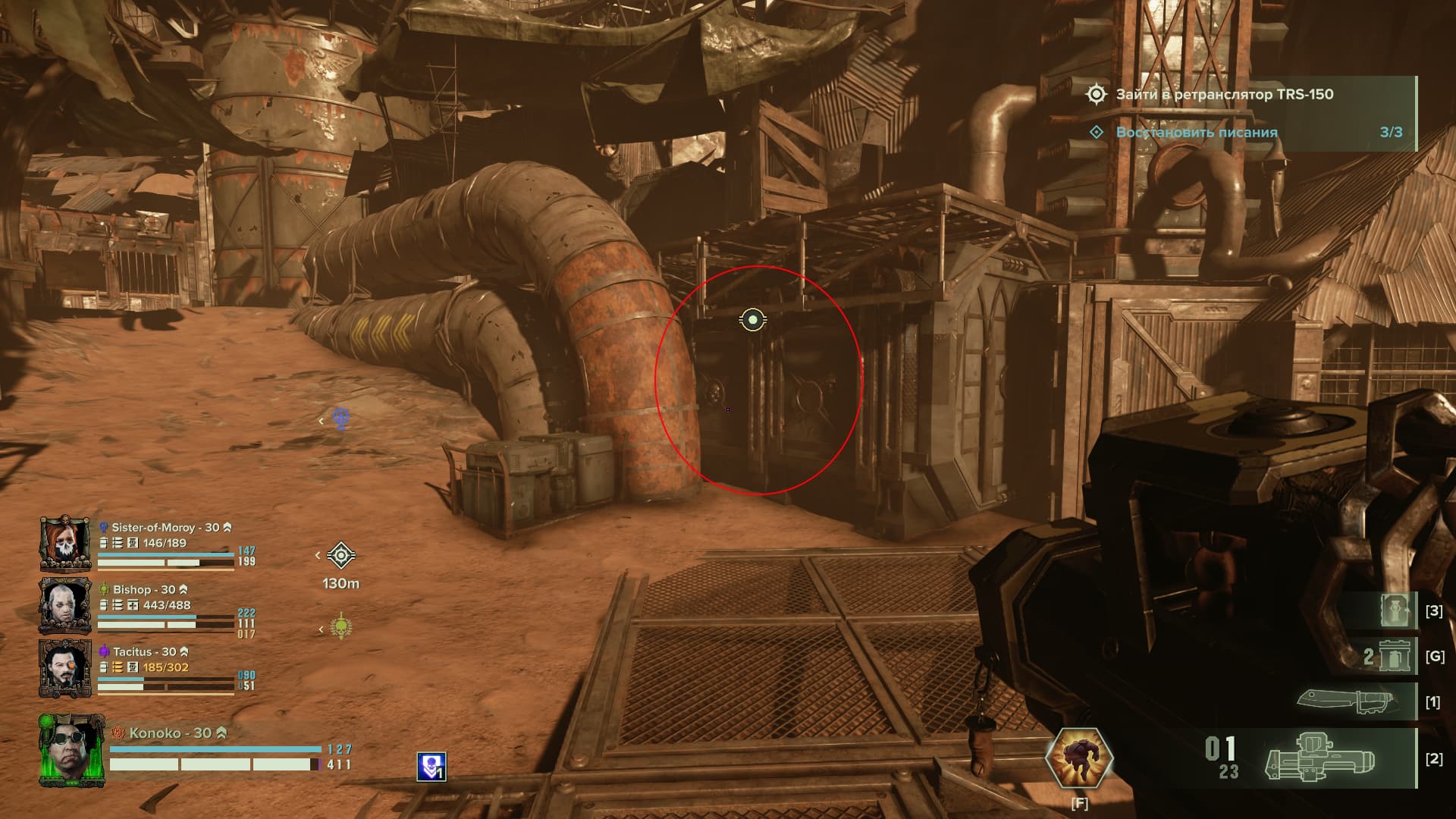The image size is (1456, 819).
Task: Select the top item slot labeled 3
Action: click(1396, 610)
